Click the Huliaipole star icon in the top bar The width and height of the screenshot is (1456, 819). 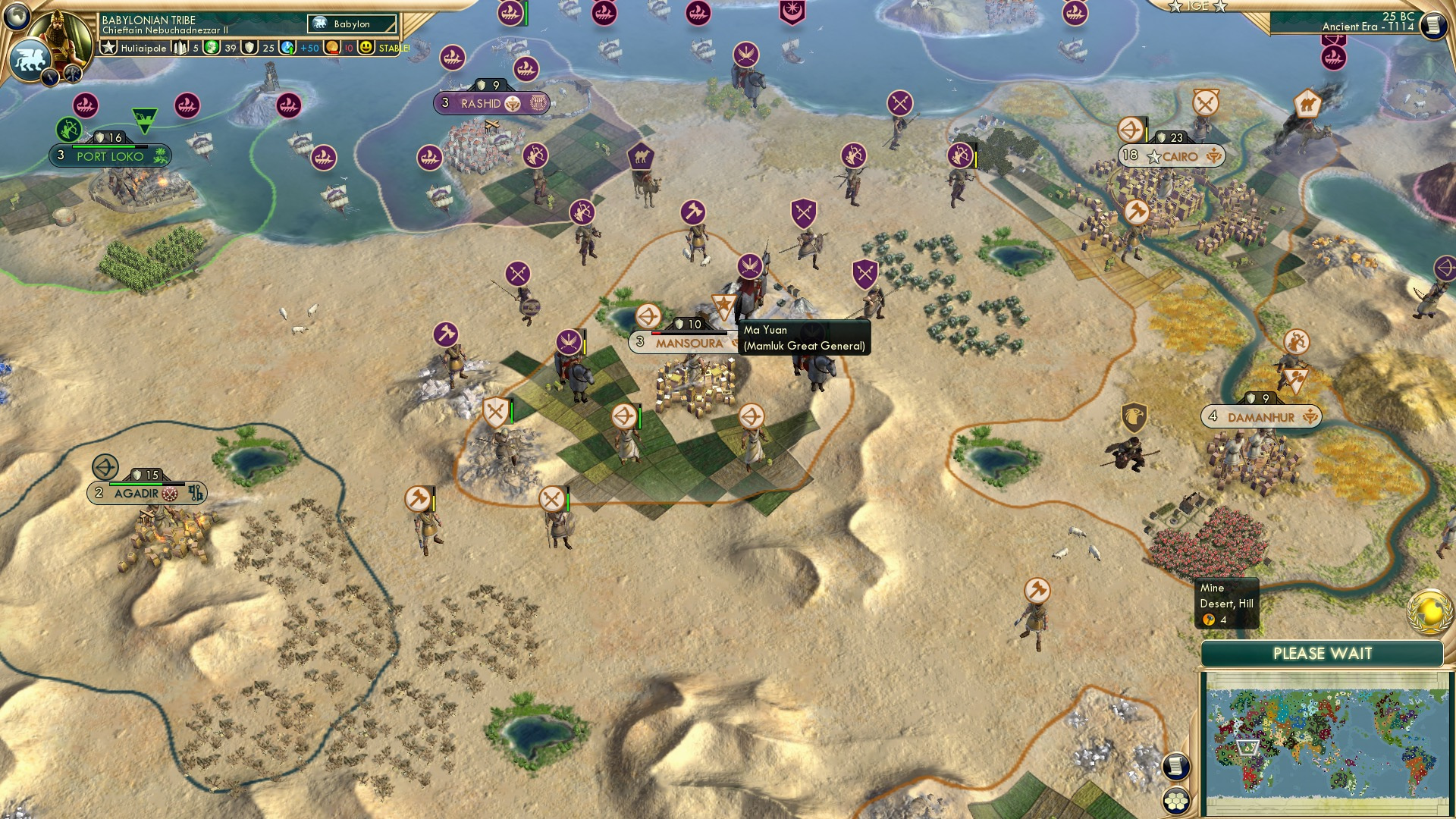point(108,49)
